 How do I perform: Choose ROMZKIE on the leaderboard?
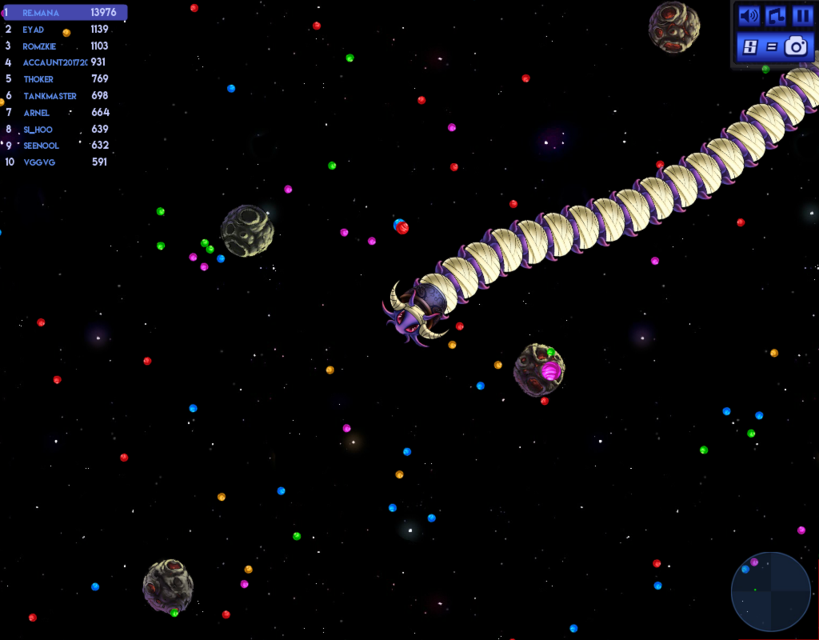coord(60,46)
